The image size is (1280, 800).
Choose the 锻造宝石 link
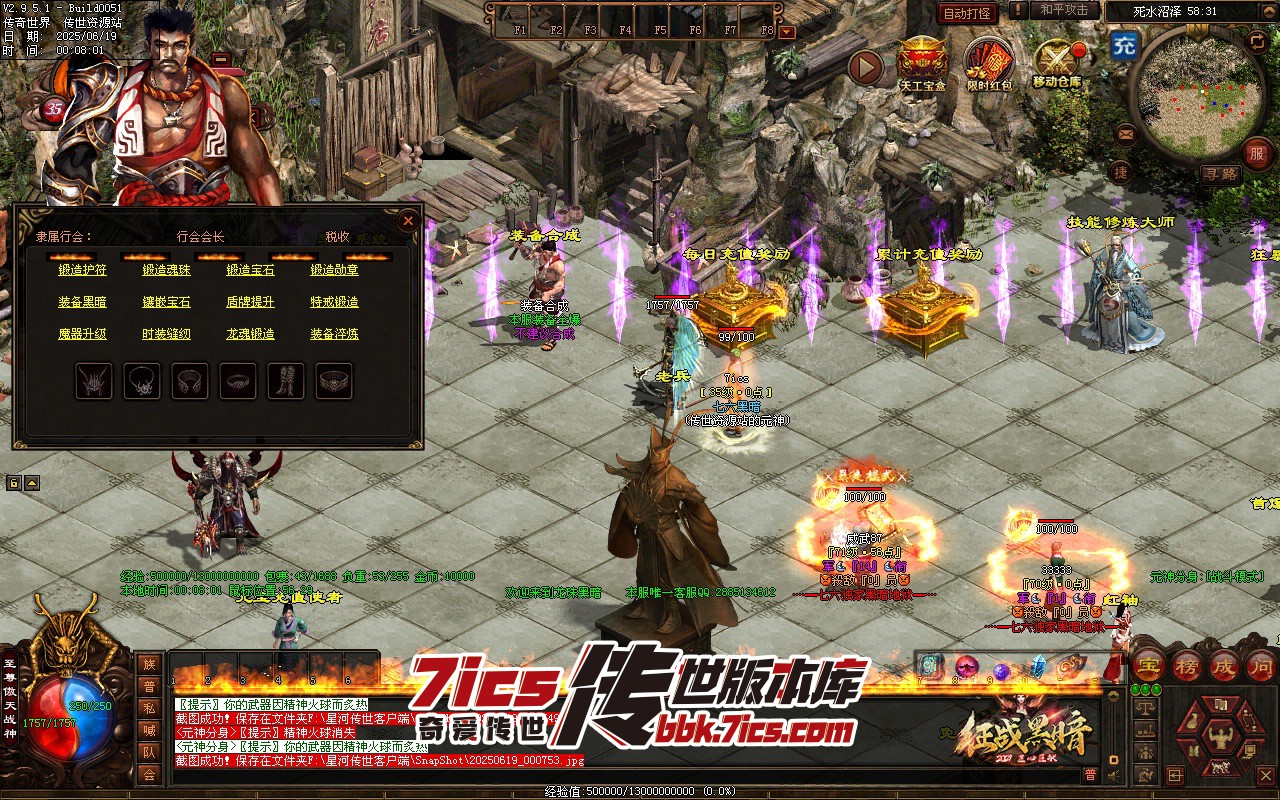click(250, 270)
